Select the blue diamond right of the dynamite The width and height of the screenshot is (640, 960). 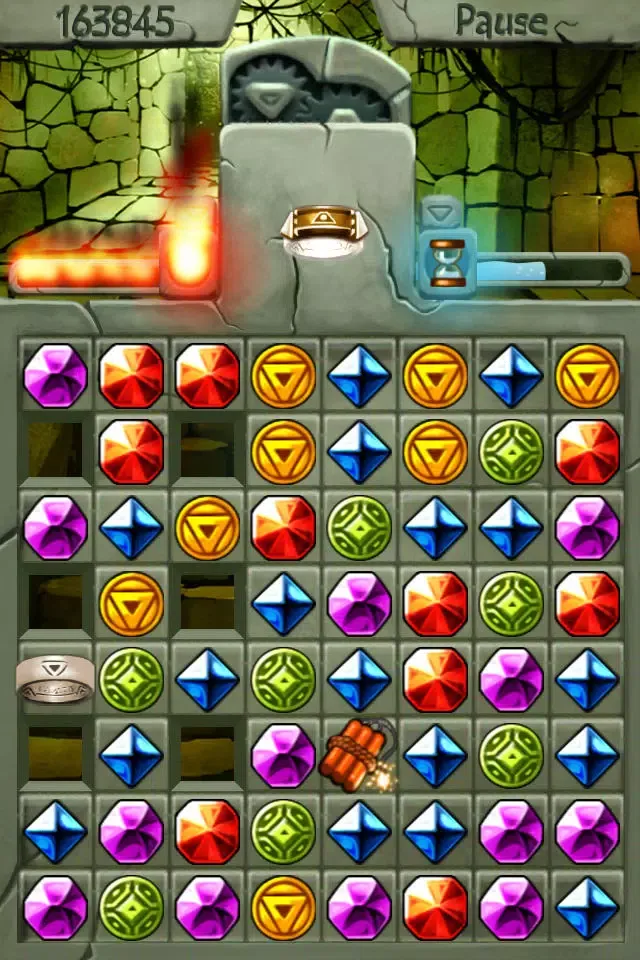(435, 755)
